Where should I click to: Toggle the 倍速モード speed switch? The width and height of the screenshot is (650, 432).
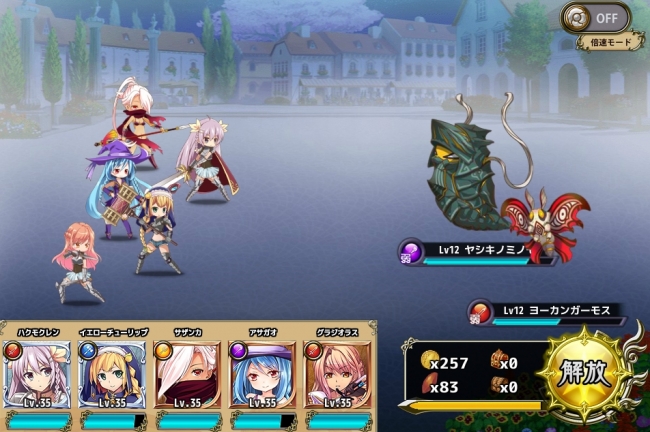596,17
